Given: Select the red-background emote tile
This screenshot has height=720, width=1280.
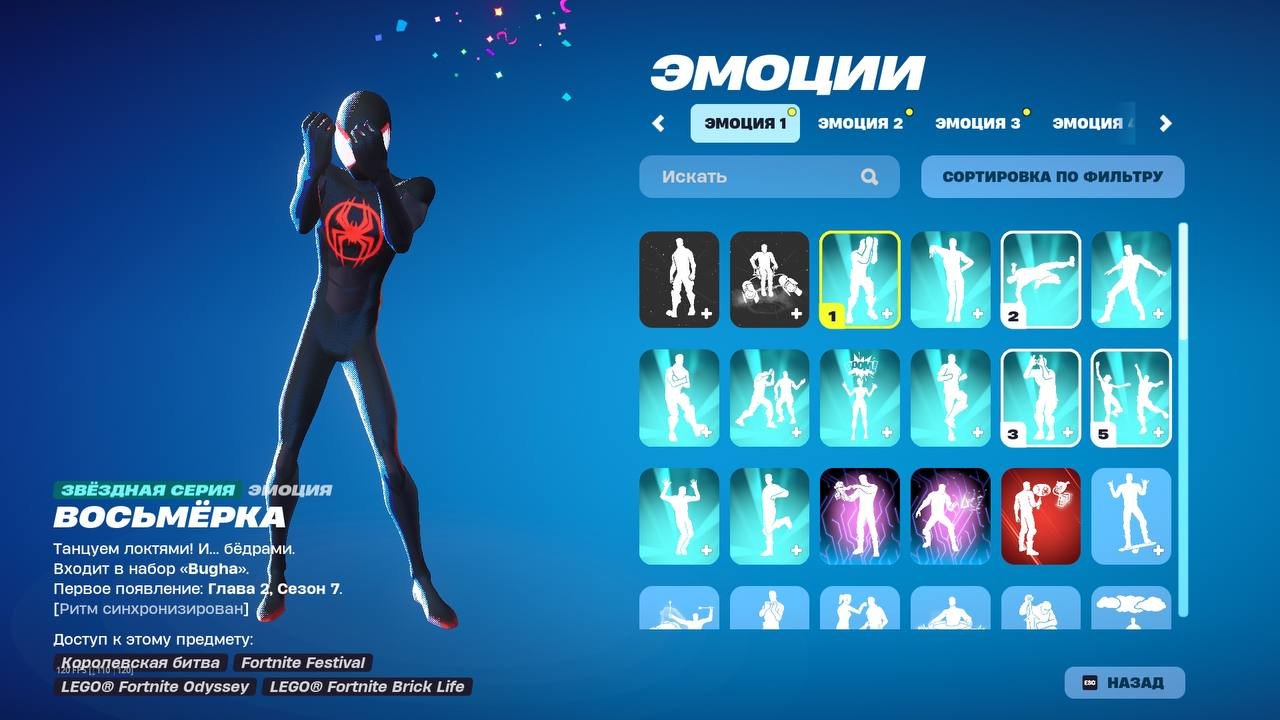Looking at the screenshot, I should pos(1040,515).
